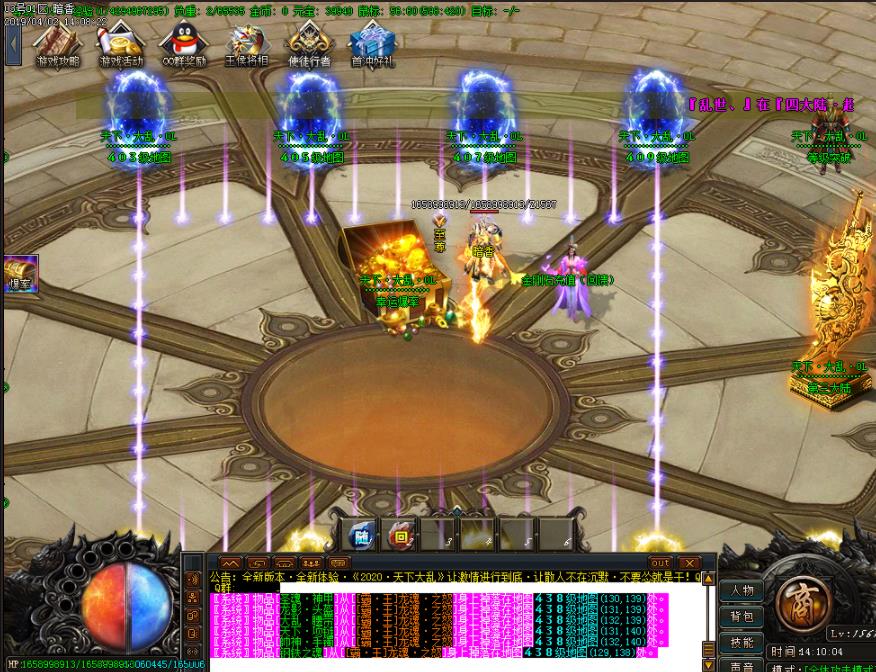Viewport: 876px width, 672px height.
Task: Close the chat panel with X button
Action: tap(689, 563)
